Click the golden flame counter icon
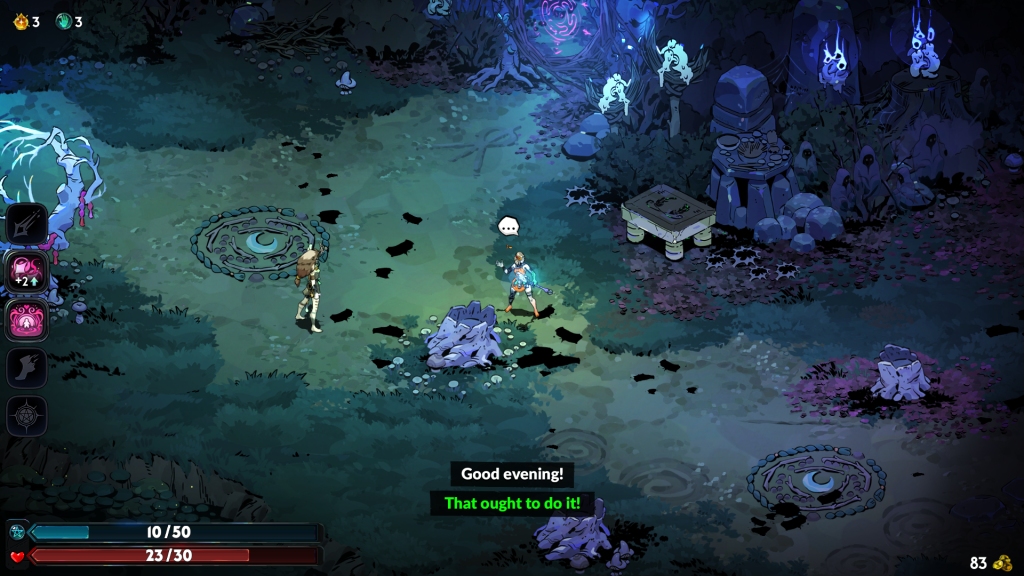Image resolution: width=1024 pixels, height=576 pixels. (x=20, y=21)
